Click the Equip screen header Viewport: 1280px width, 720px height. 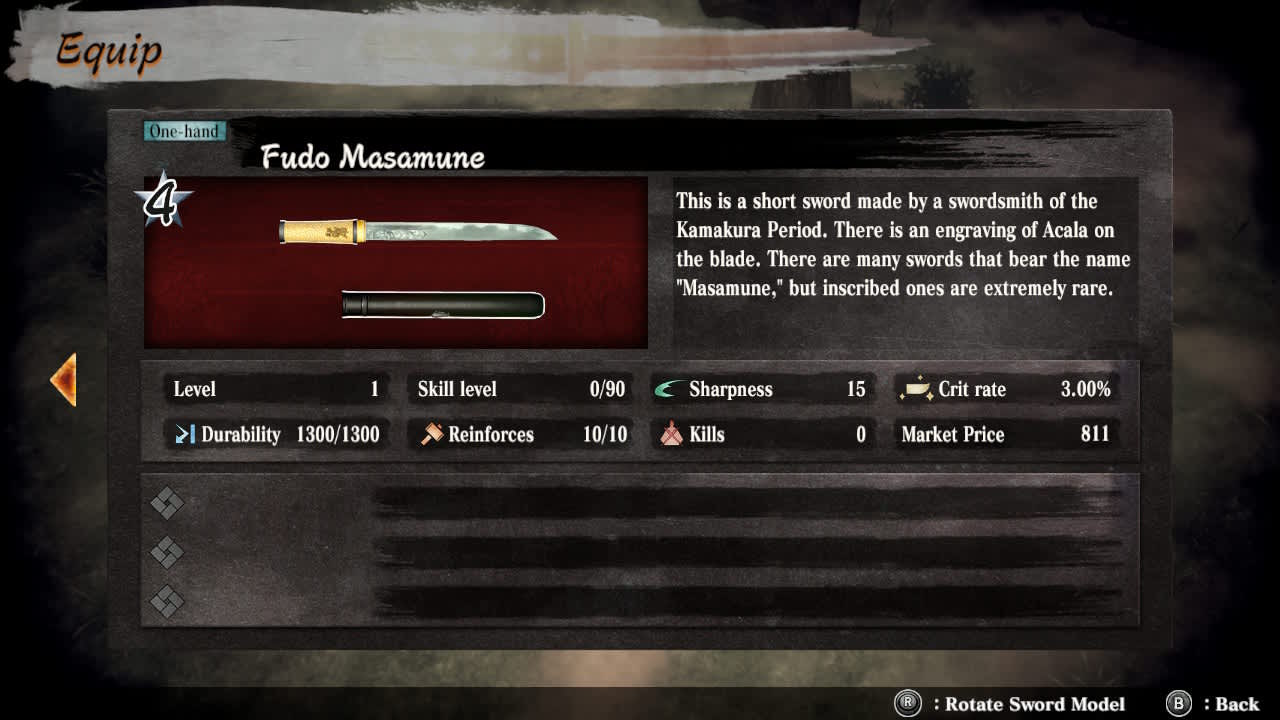(x=109, y=49)
